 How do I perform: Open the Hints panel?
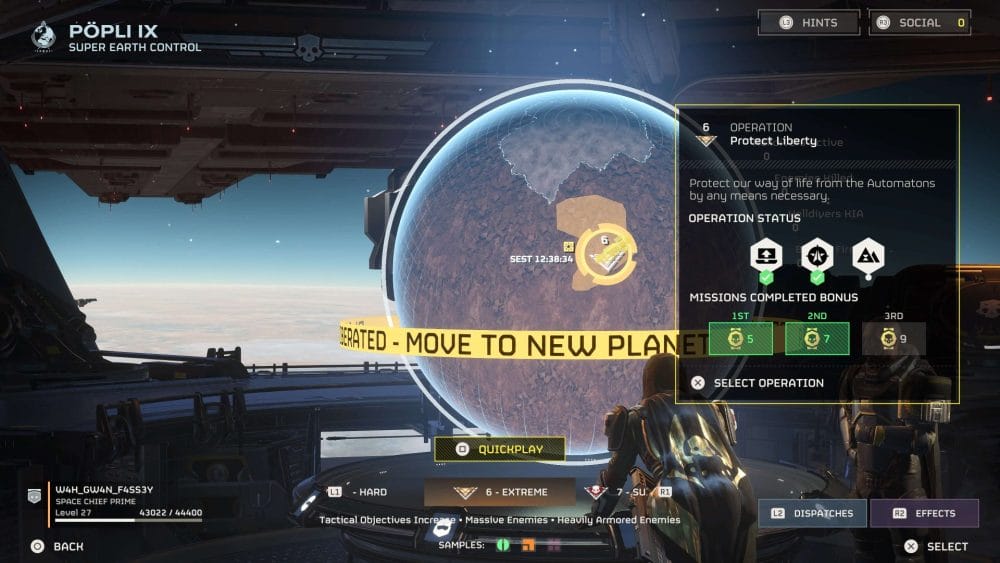pyautogui.click(x=809, y=22)
